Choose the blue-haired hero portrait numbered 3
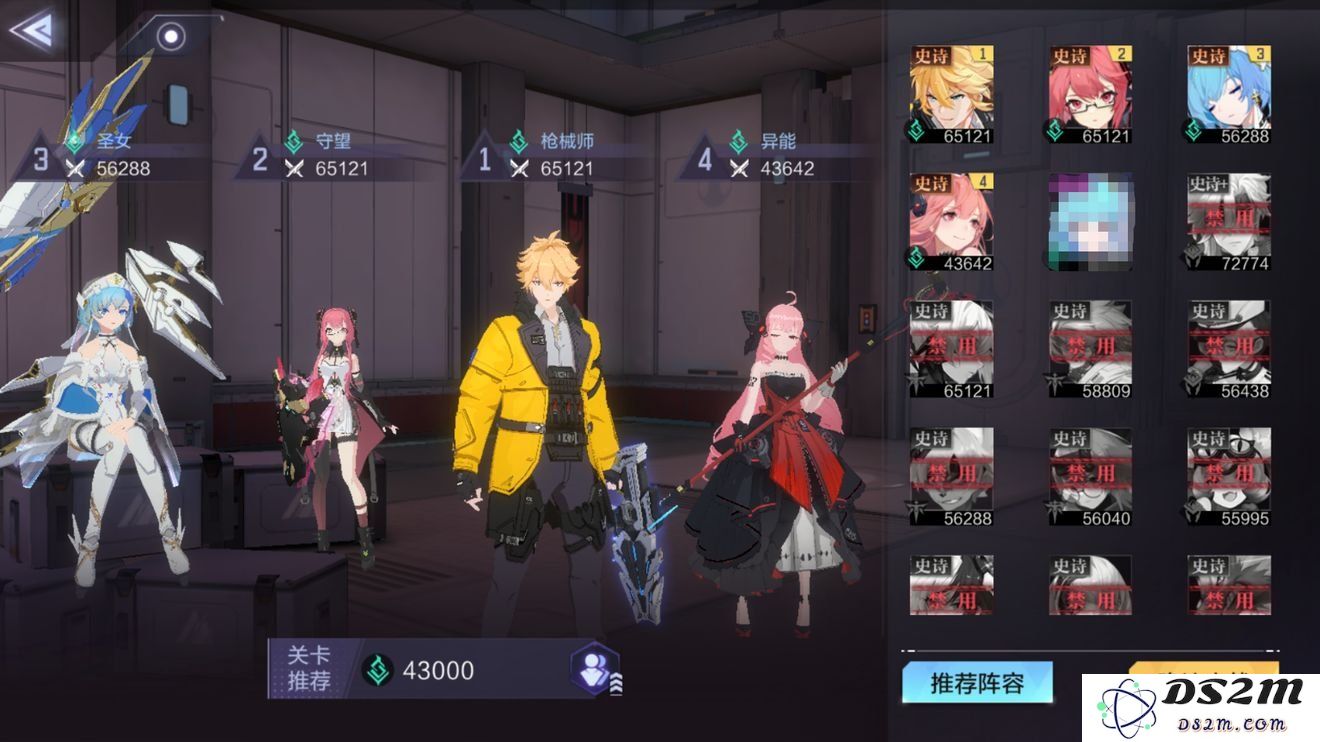The height and width of the screenshot is (742, 1320). pyautogui.click(x=1229, y=95)
